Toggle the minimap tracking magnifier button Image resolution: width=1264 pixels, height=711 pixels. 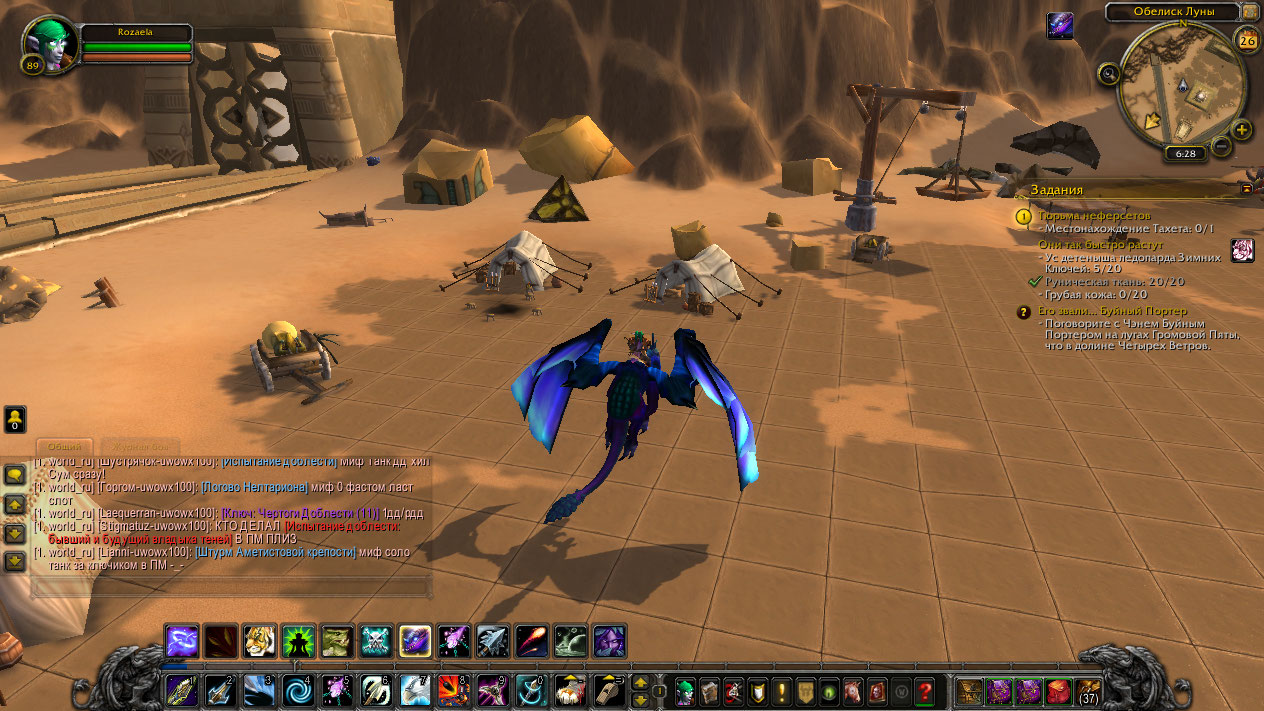pos(1108,73)
